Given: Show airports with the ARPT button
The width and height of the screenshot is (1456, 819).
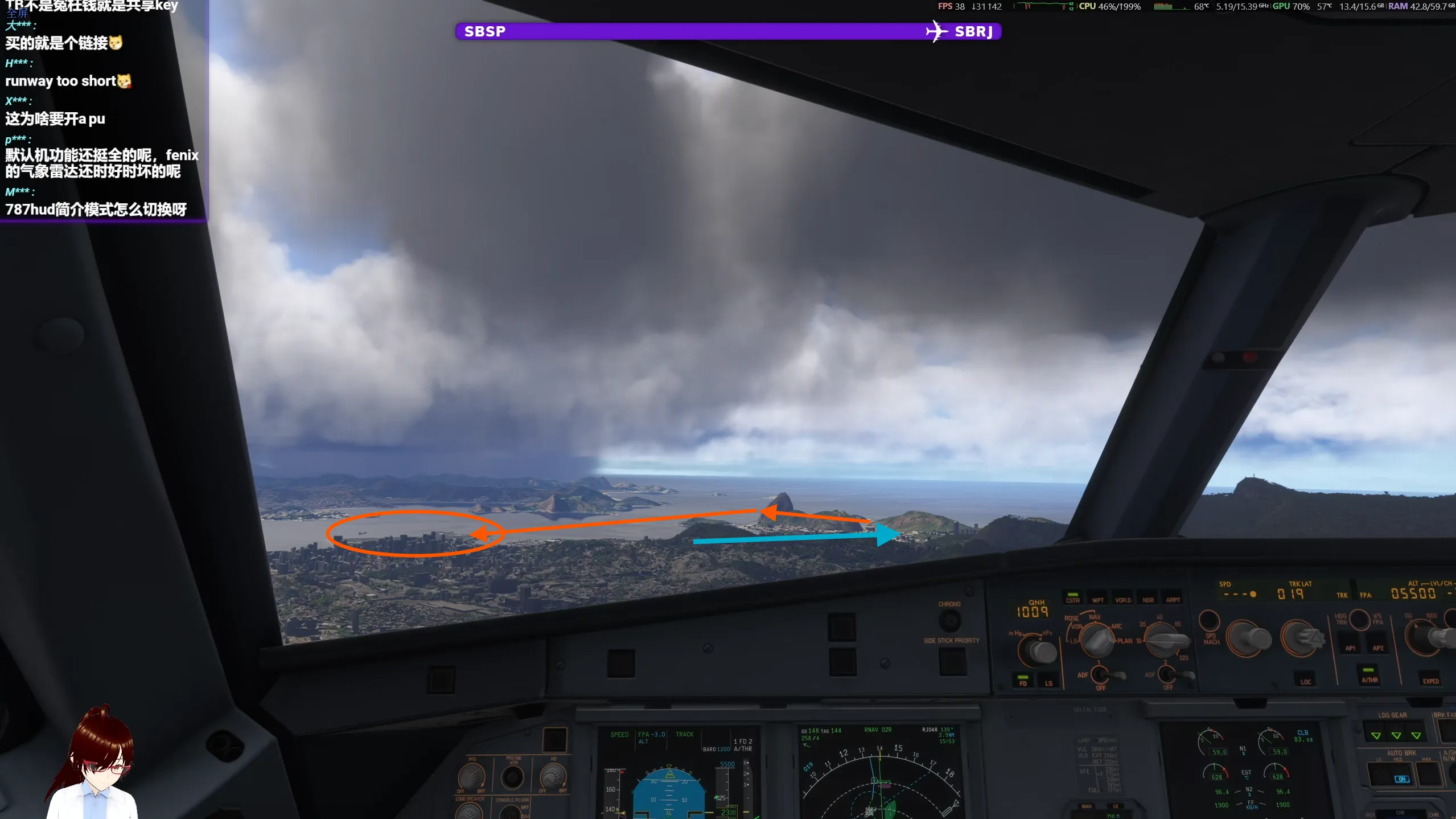Looking at the screenshot, I should (x=1173, y=599).
